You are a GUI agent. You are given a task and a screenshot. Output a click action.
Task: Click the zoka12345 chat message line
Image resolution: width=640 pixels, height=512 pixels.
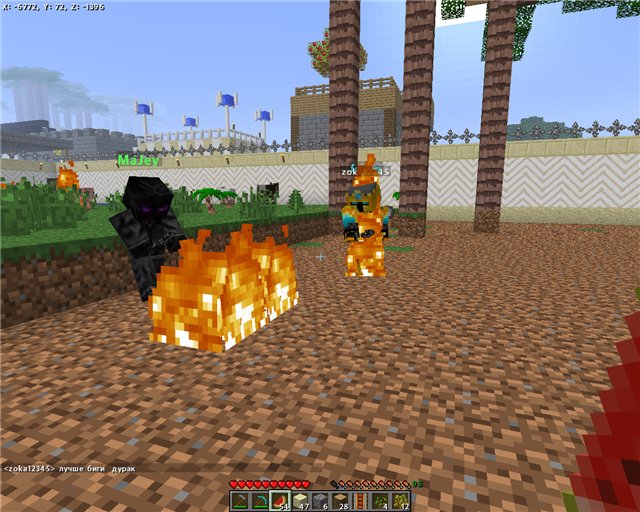(x=70, y=468)
